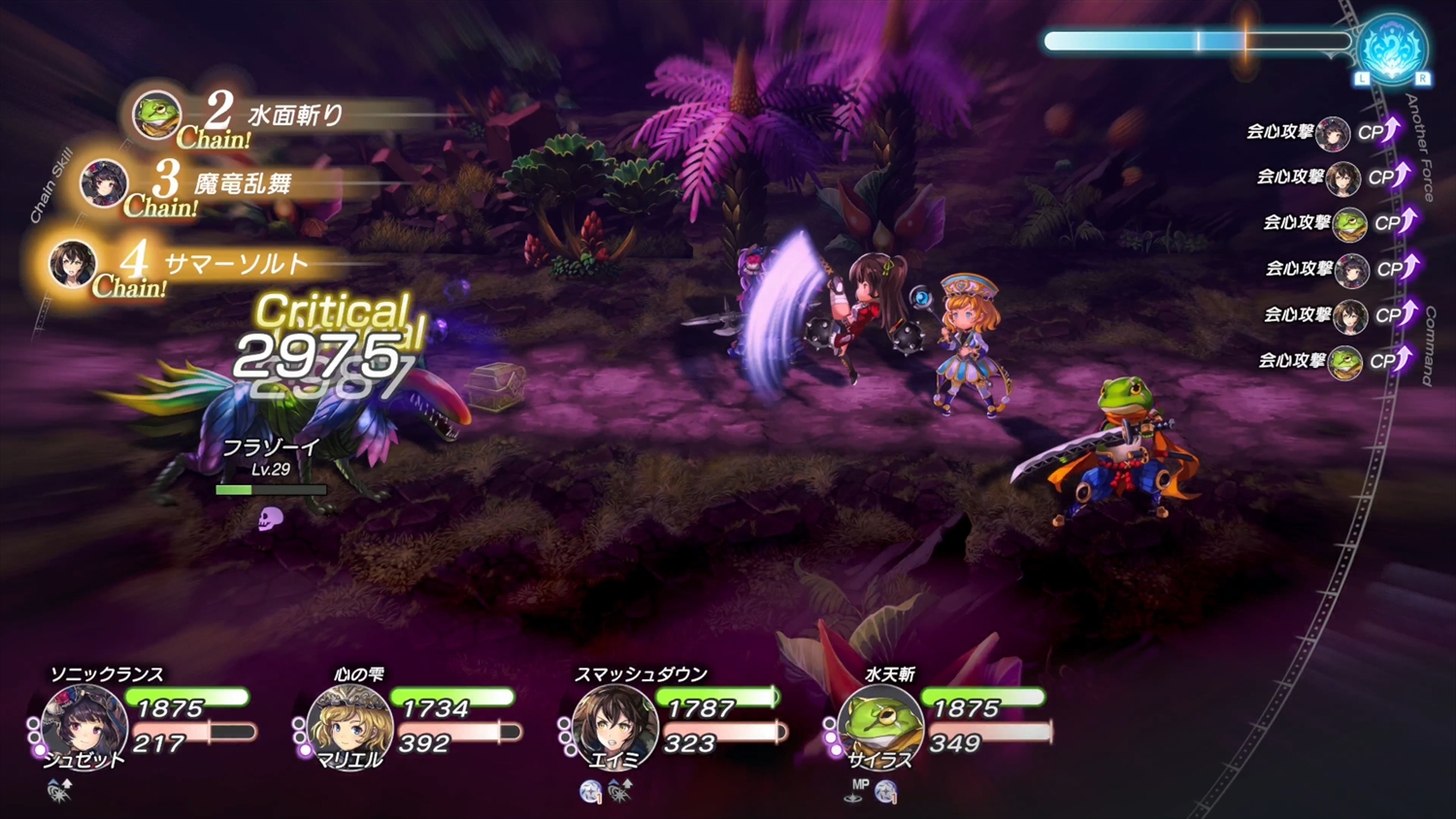This screenshot has width=1456, height=819.
Task: Activate the Another Force crystal icon
Action: 1392,47
